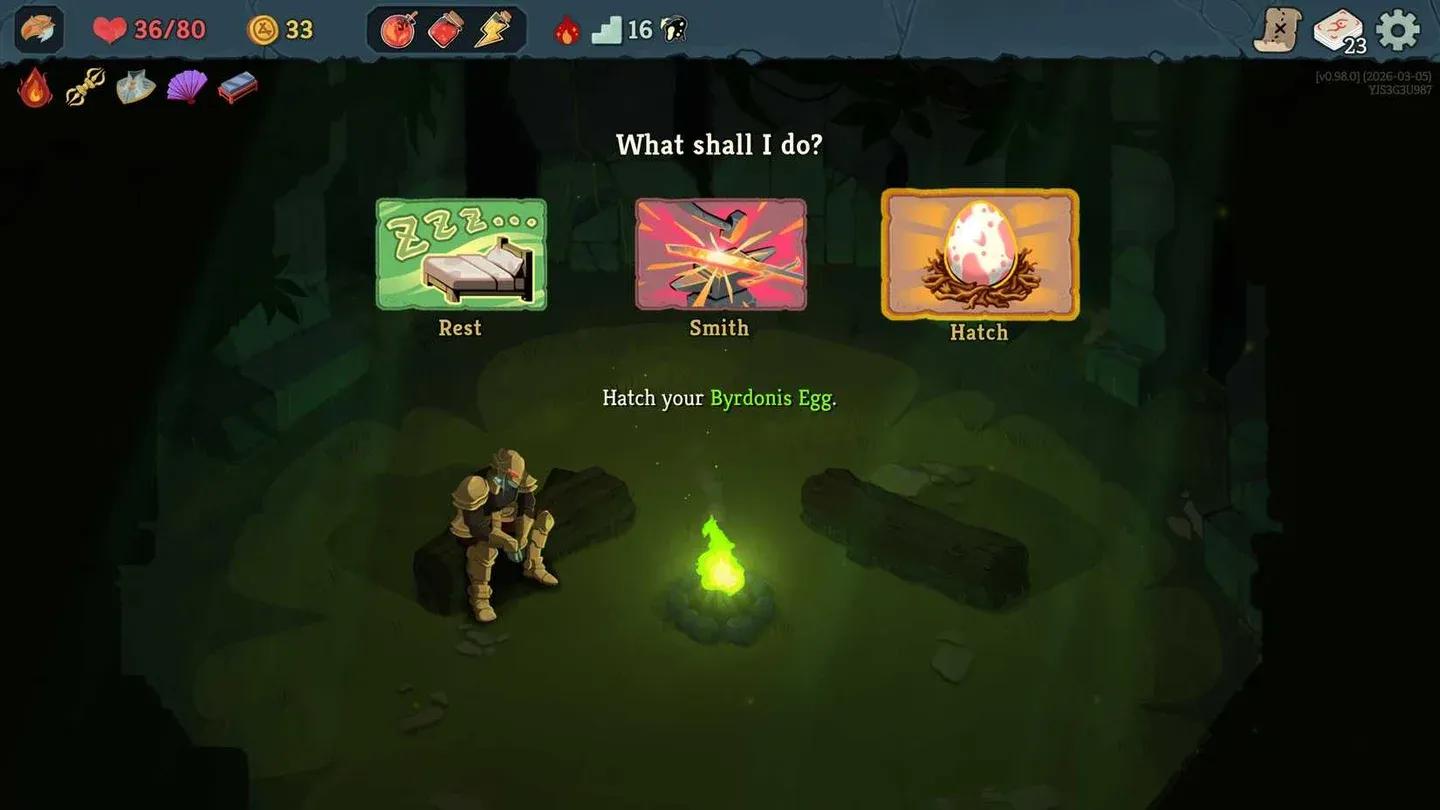Choose the Rest option
The height and width of the screenshot is (810, 1440).
pyautogui.click(x=459, y=256)
